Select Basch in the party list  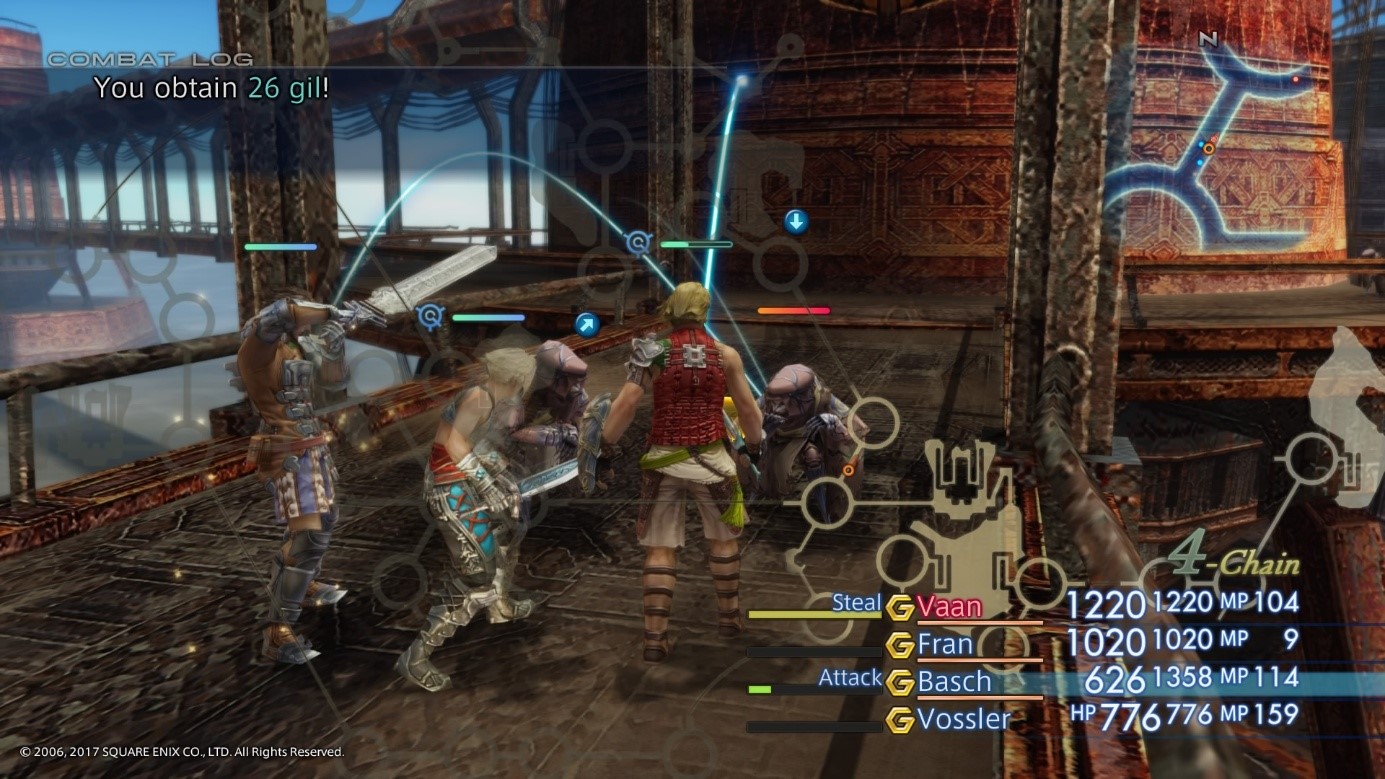pyautogui.click(x=954, y=682)
